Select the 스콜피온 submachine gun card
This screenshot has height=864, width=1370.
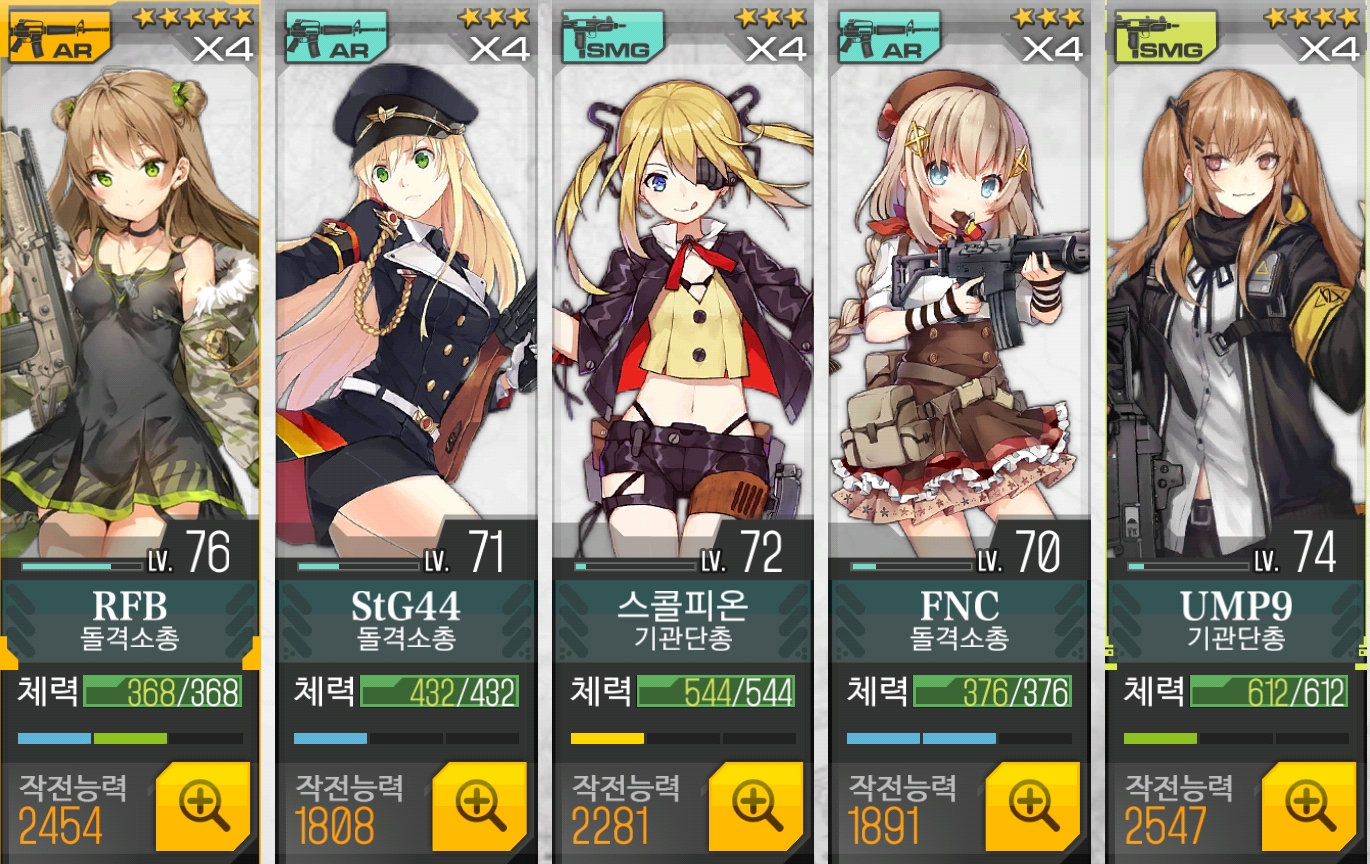click(x=683, y=300)
